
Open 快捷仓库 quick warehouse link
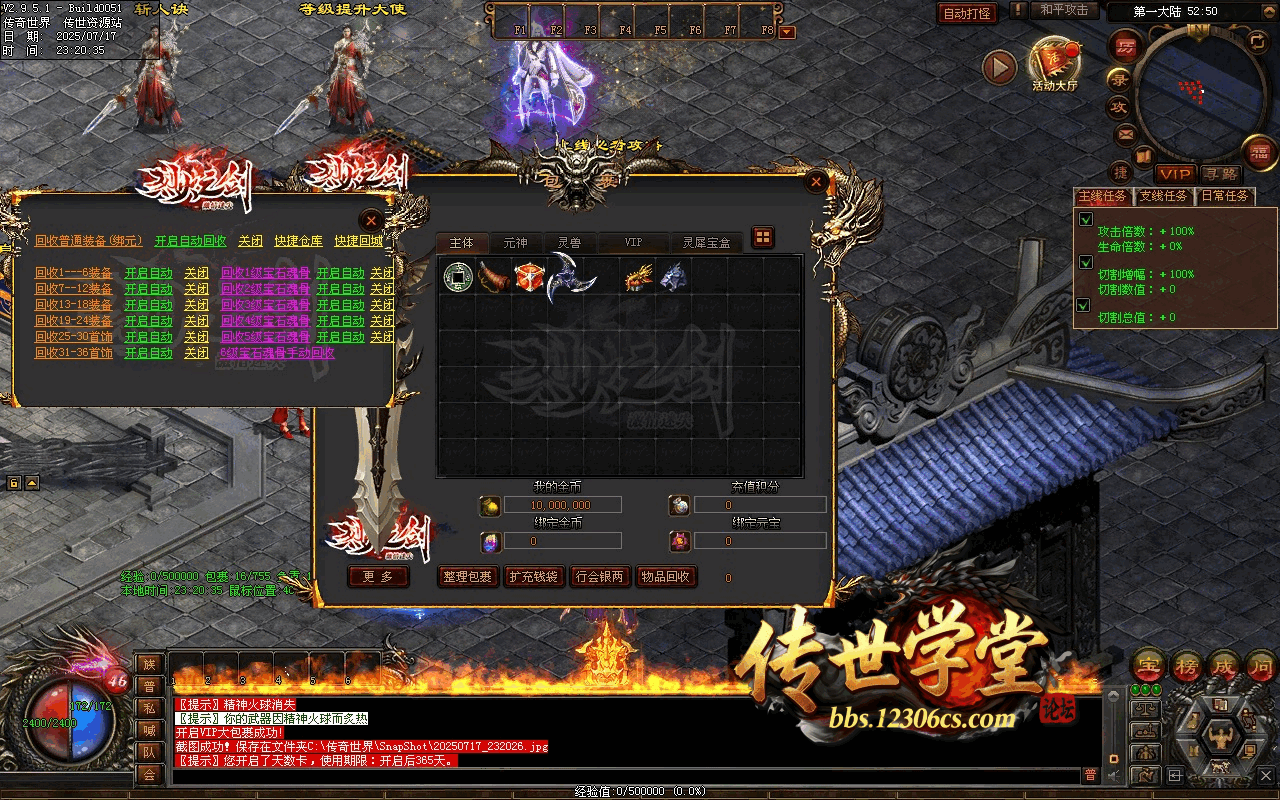(298, 241)
